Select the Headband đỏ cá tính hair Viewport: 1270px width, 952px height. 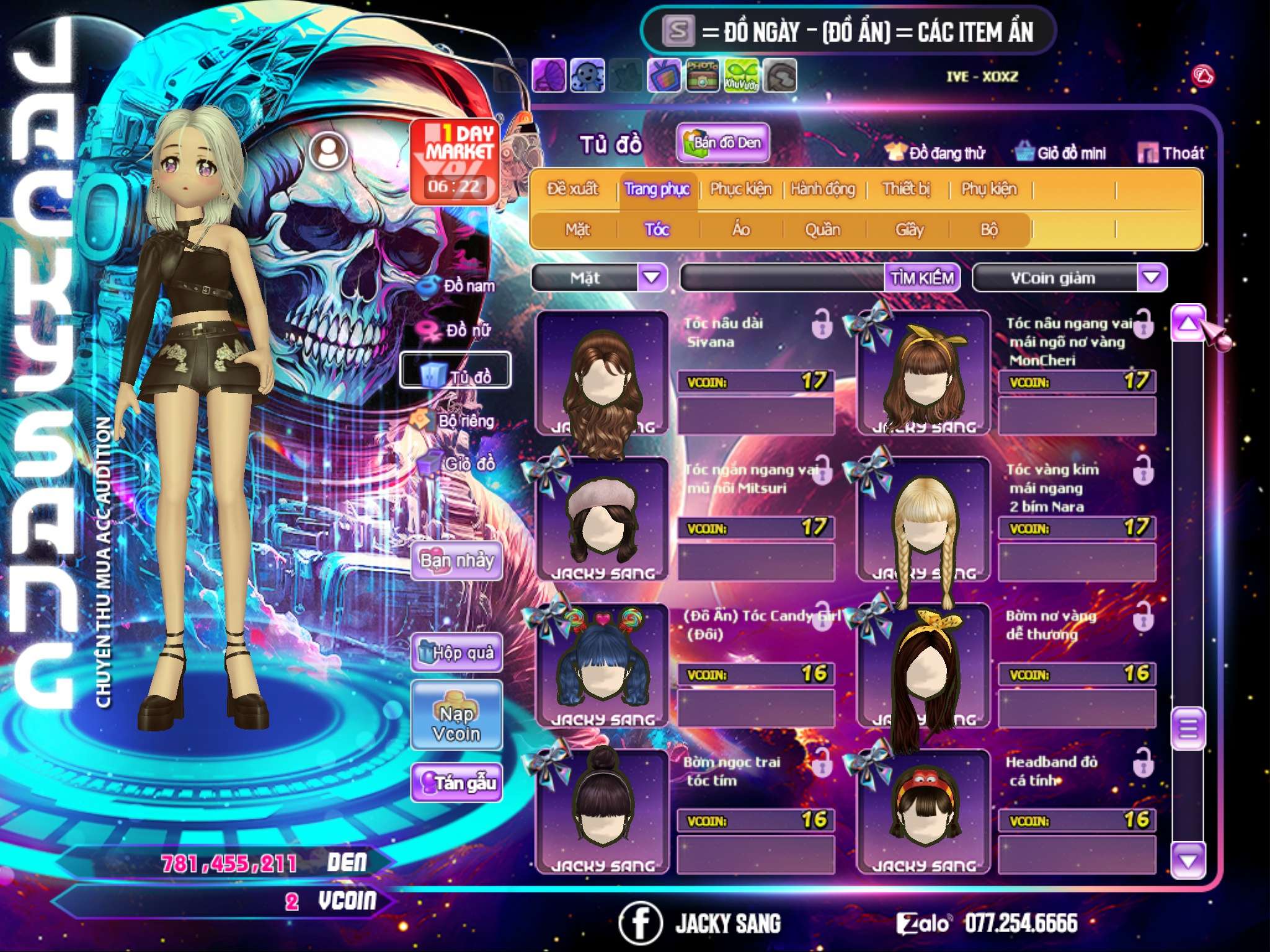pos(923,812)
